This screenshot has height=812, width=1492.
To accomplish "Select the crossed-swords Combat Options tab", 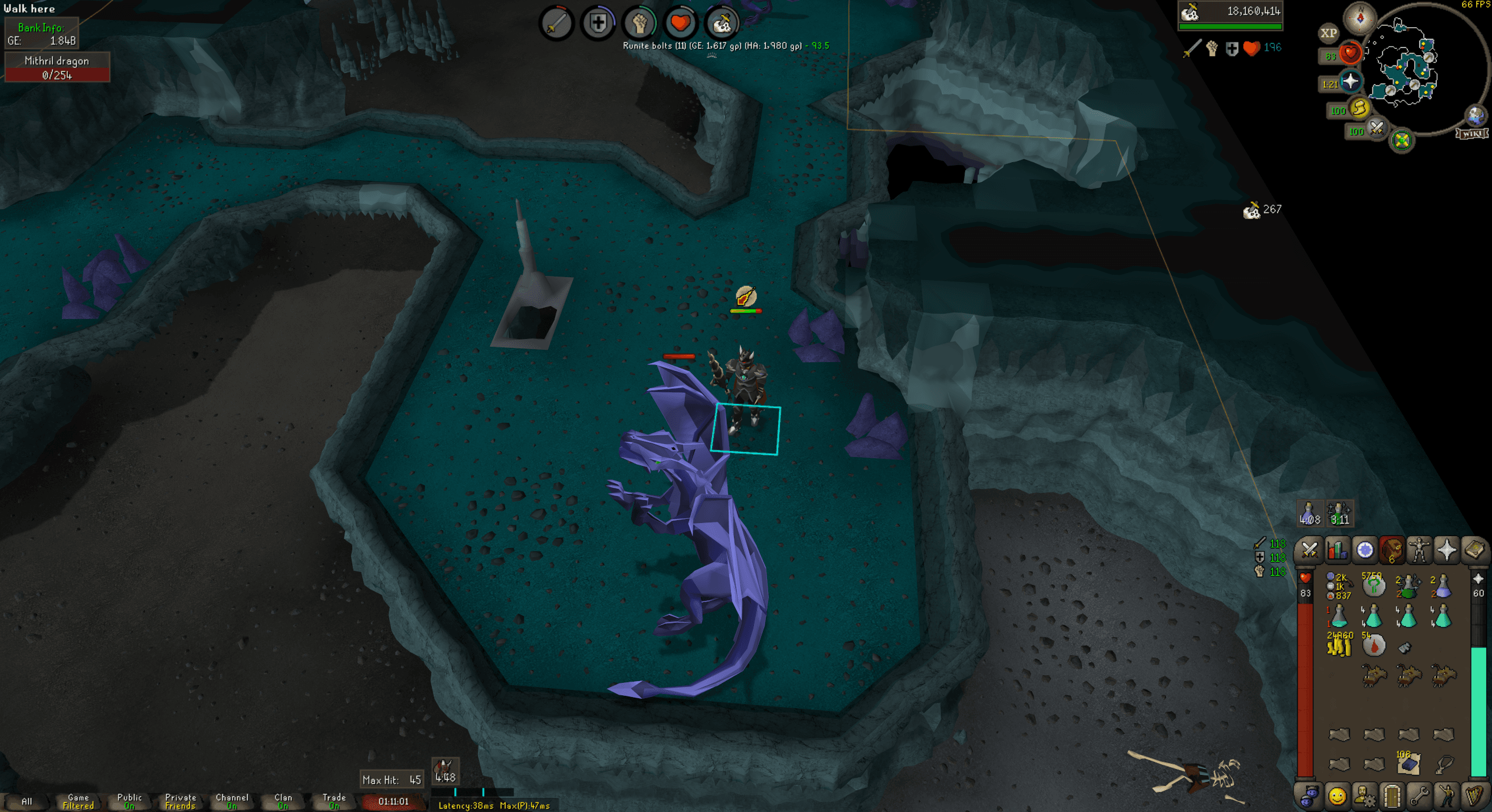I will (x=1309, y=551).
